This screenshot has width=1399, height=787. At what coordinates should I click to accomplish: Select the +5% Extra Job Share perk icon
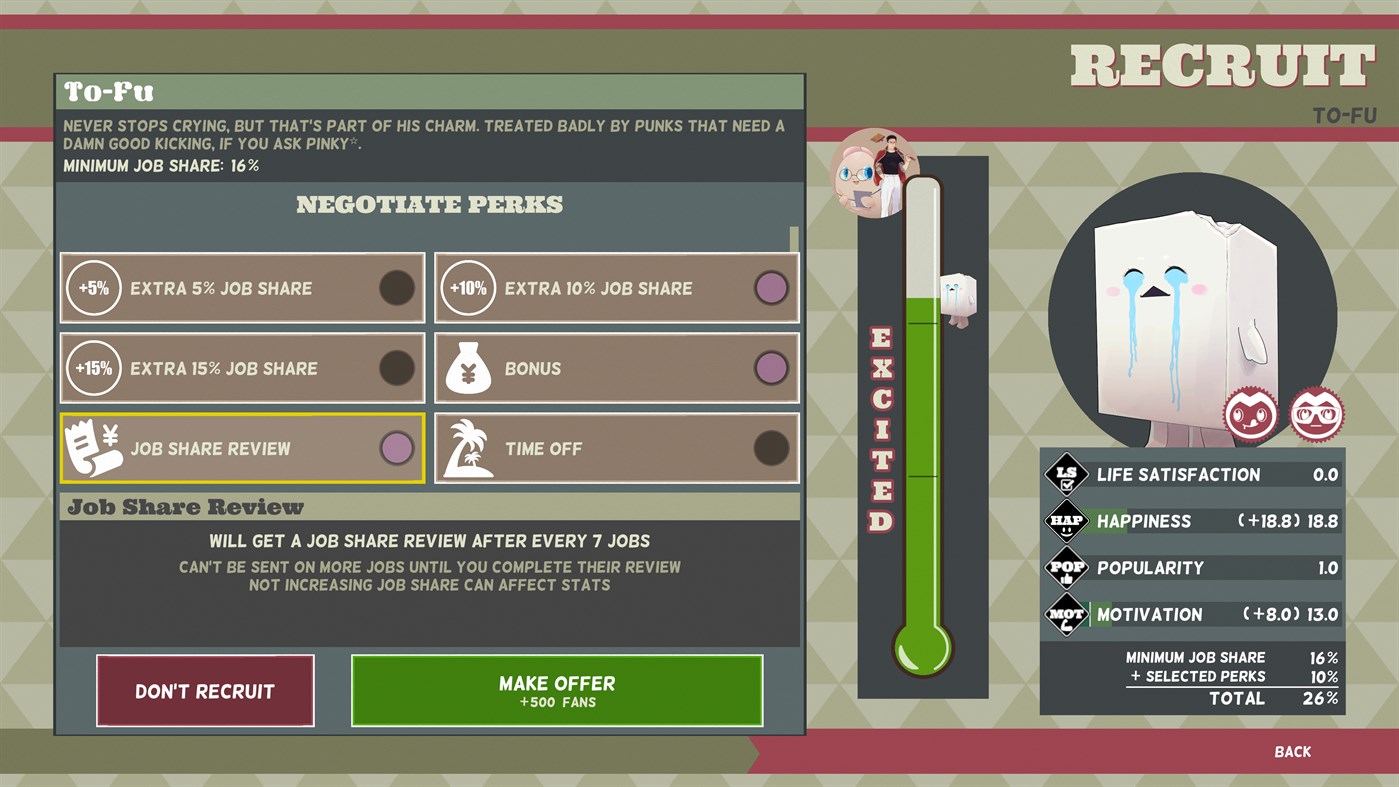coord(93,287)
